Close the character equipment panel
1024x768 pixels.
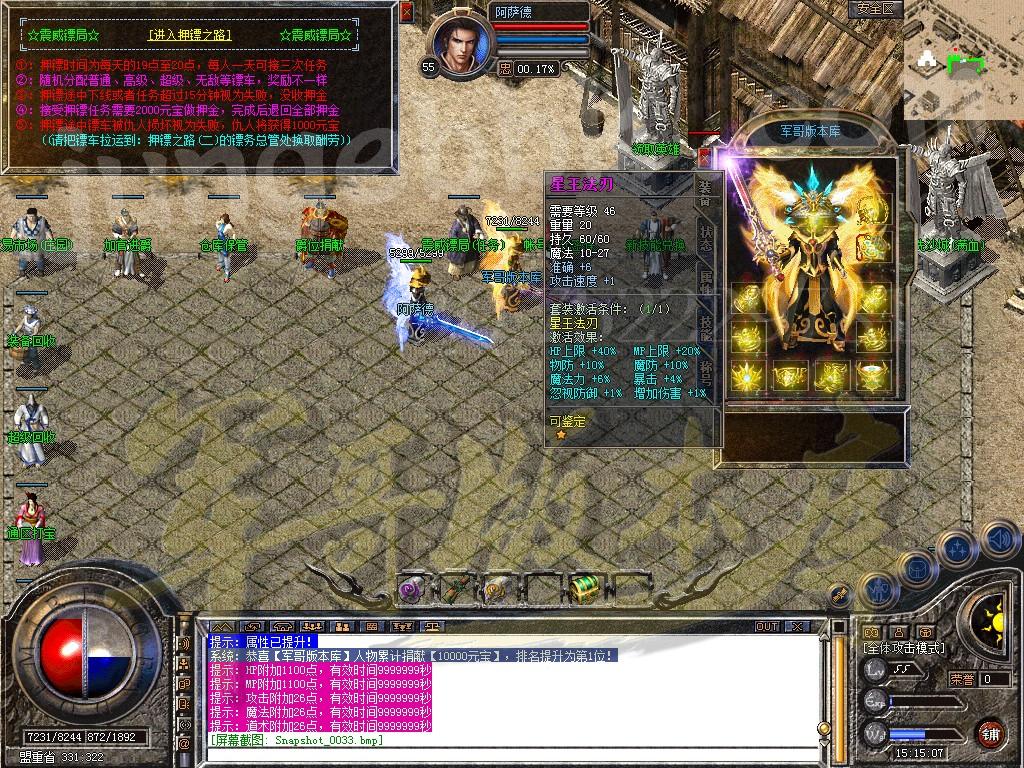click(x=704, y=157)
